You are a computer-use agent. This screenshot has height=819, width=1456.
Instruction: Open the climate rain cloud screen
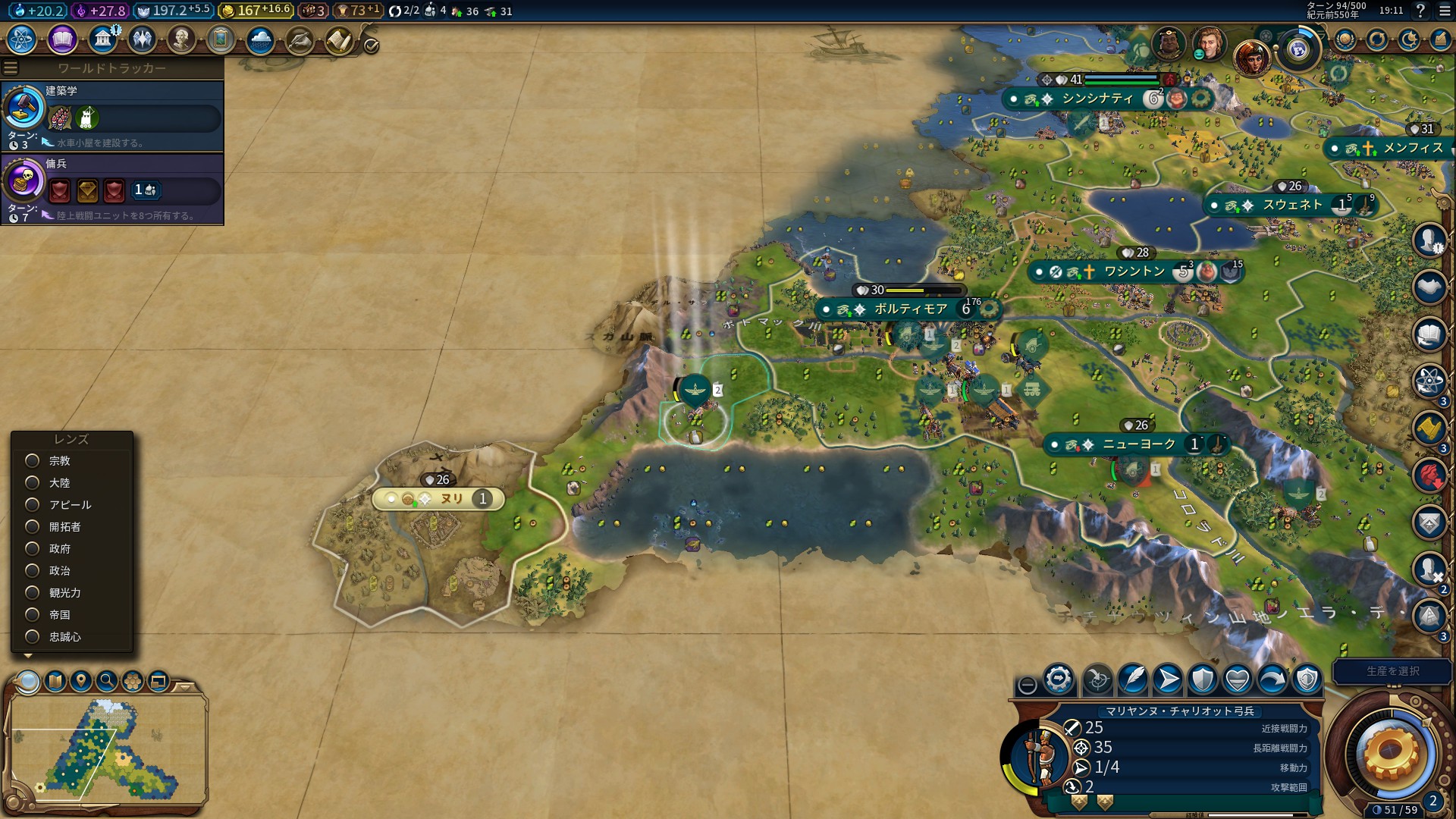click(260, 39)
